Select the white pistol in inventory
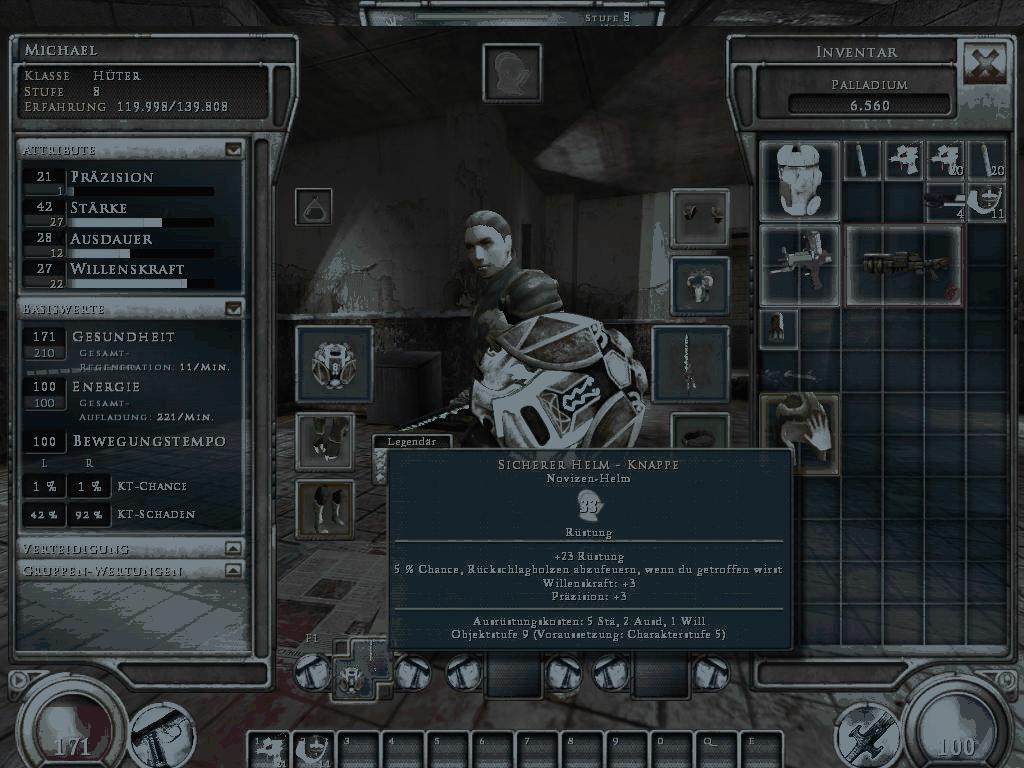This screenshot has width=1024, height=768. coord(799,265)
